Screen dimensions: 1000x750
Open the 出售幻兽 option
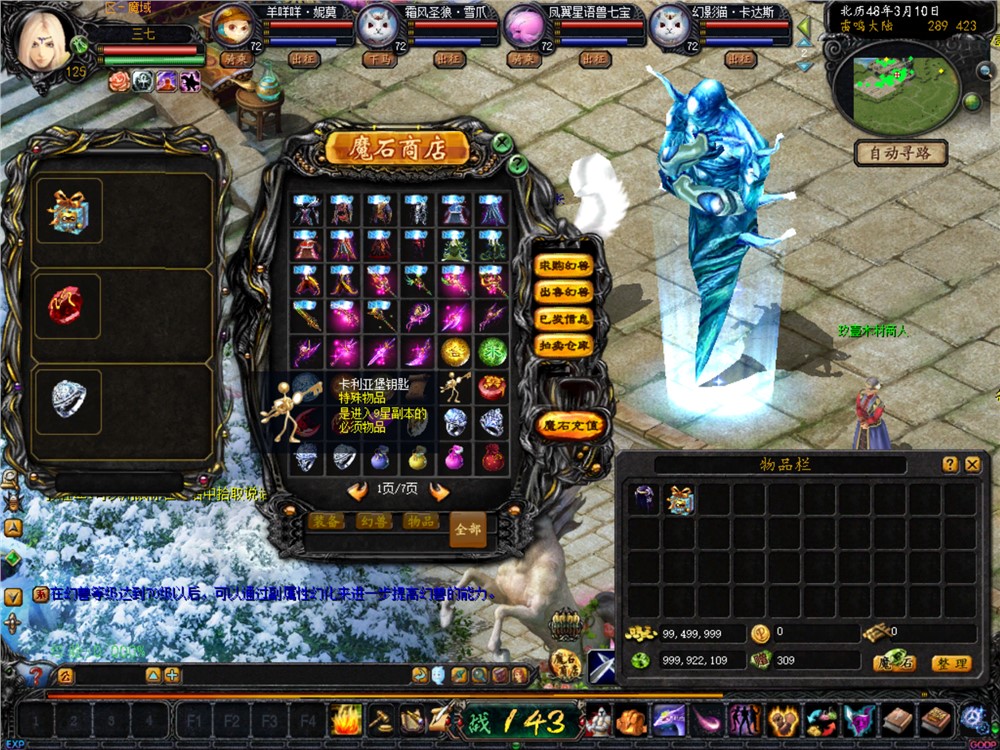(564, 293)
